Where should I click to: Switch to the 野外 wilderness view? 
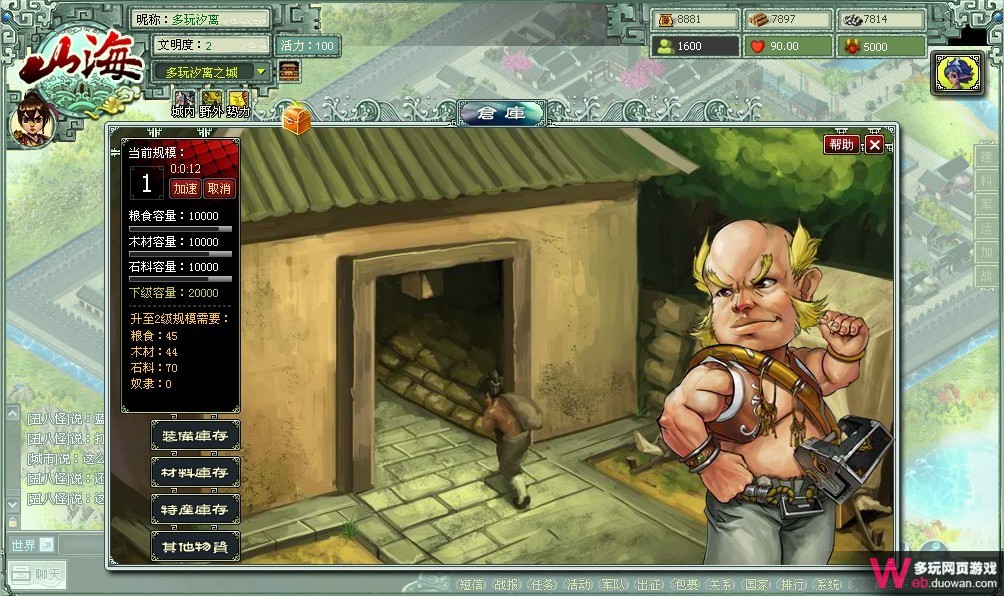210,102
